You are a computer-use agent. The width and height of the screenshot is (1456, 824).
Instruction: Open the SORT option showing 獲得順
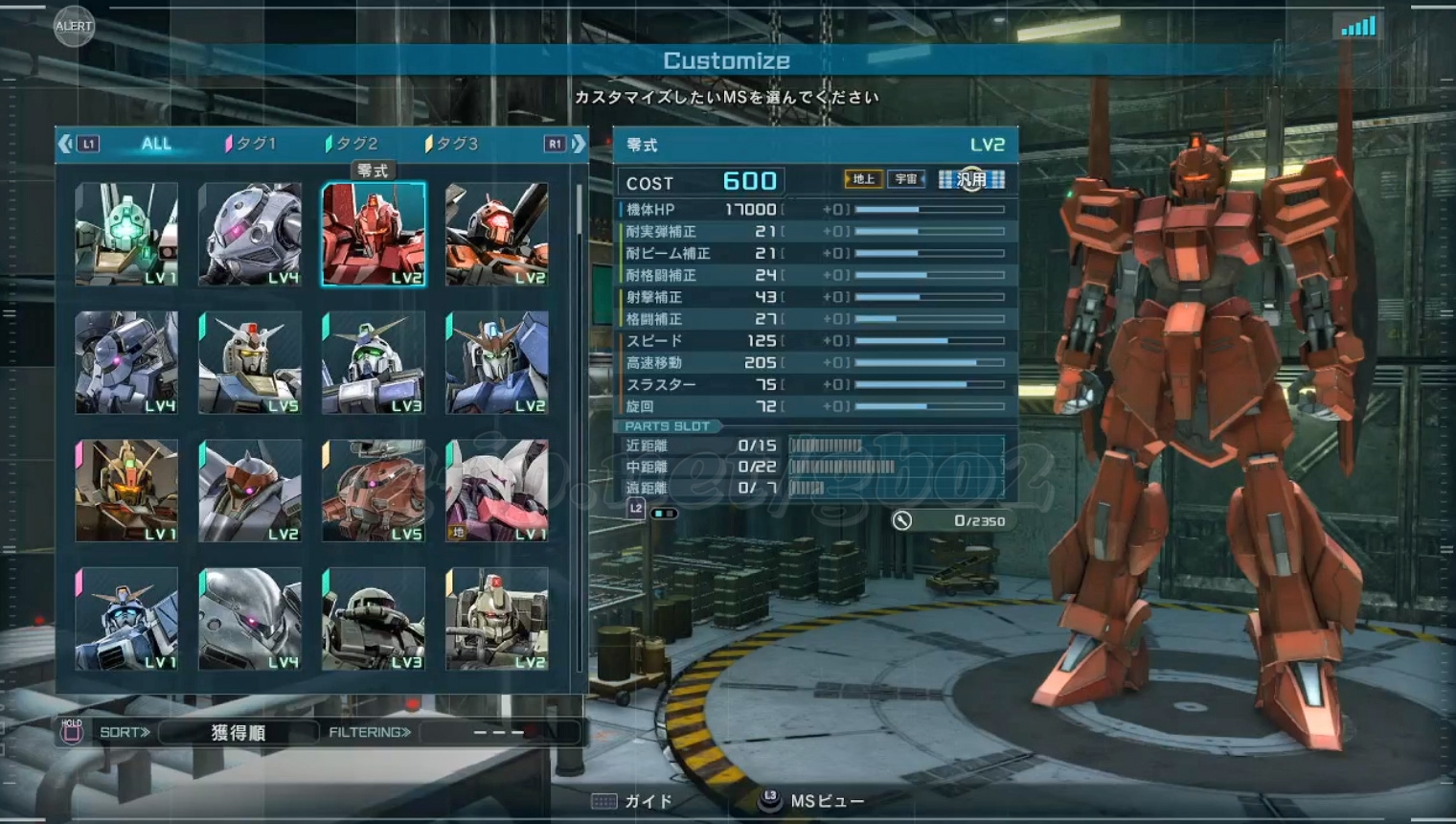[x=238, y=733]
